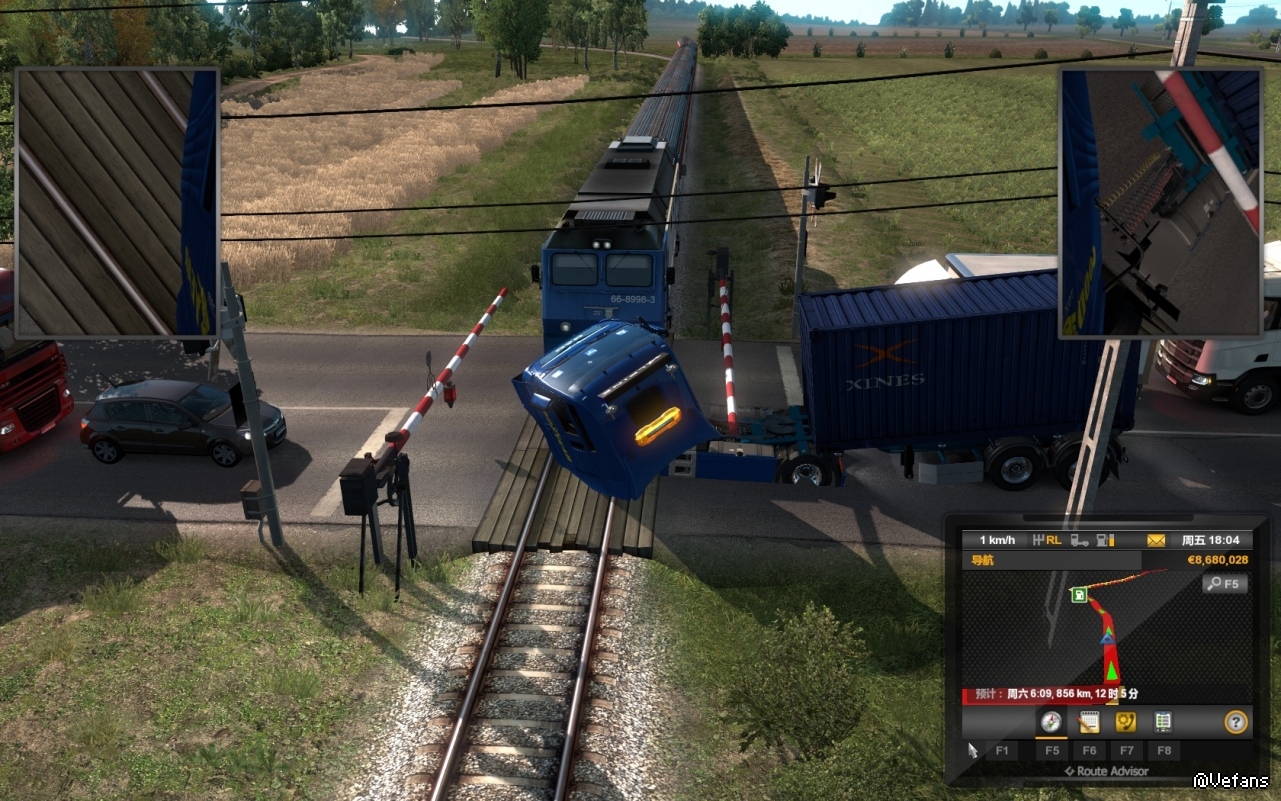Show the truck info checklist tab
Viewport: 1281px width, 801px height.
[1163, 721]
